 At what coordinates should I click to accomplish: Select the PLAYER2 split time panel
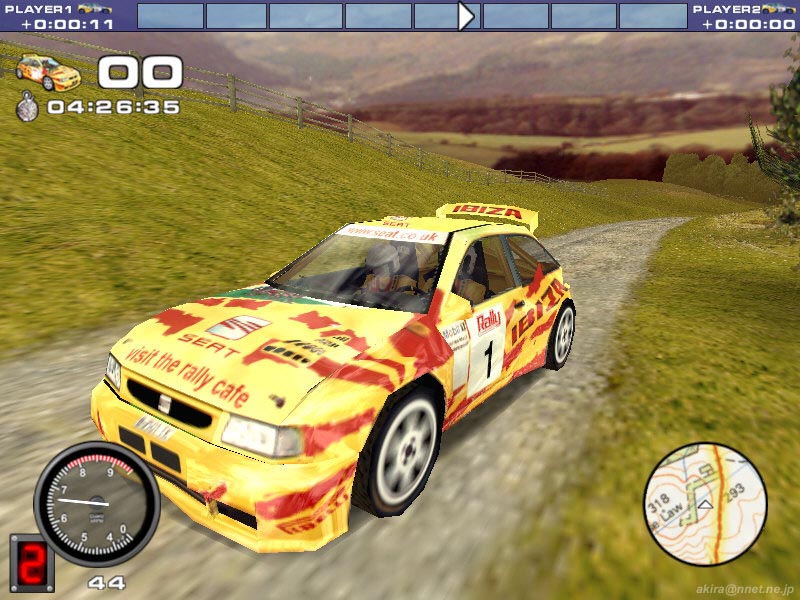[745, 16]
